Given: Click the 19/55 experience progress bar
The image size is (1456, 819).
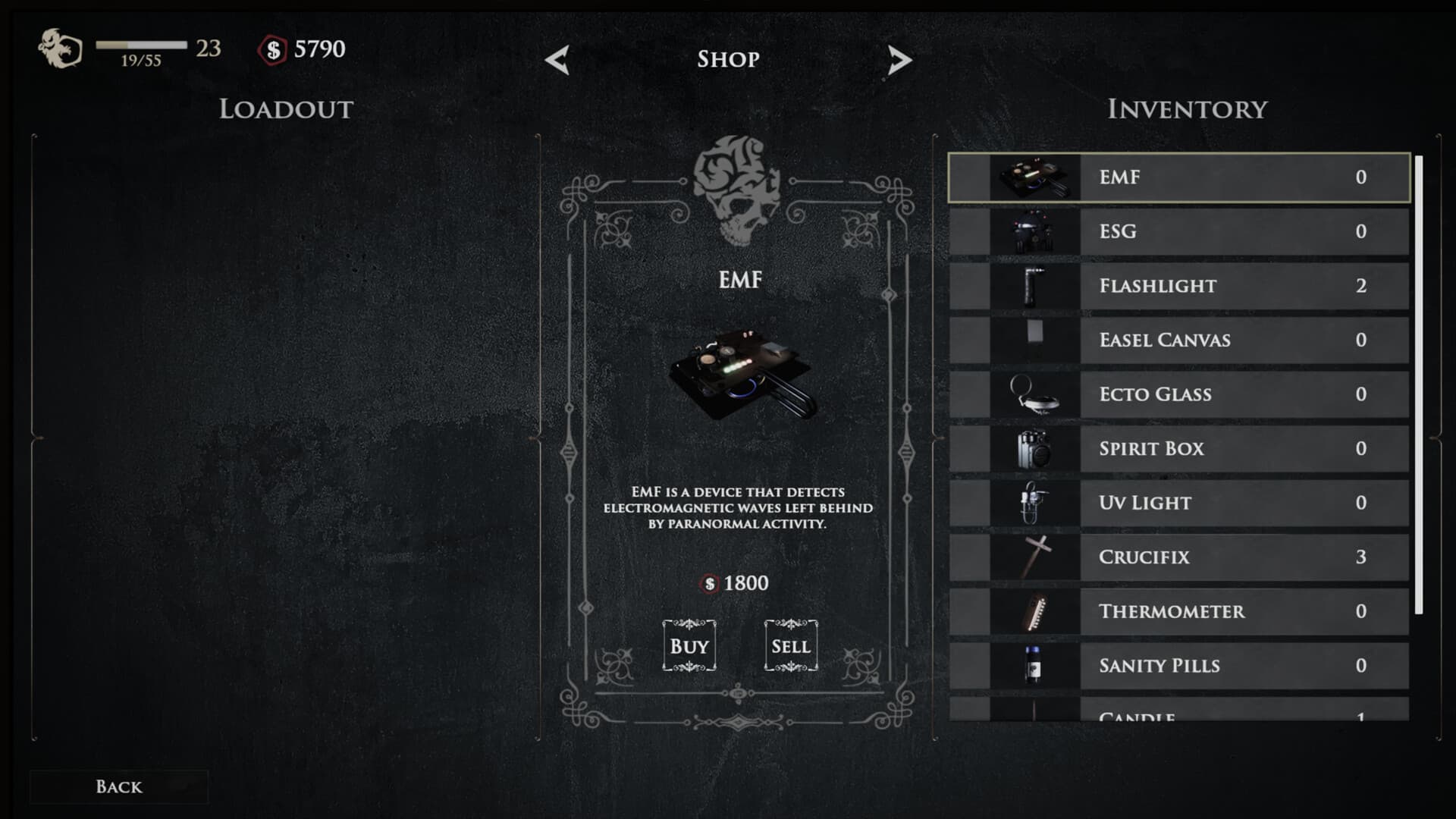Looking at the screenshot, I should click(x=140, y=45).
